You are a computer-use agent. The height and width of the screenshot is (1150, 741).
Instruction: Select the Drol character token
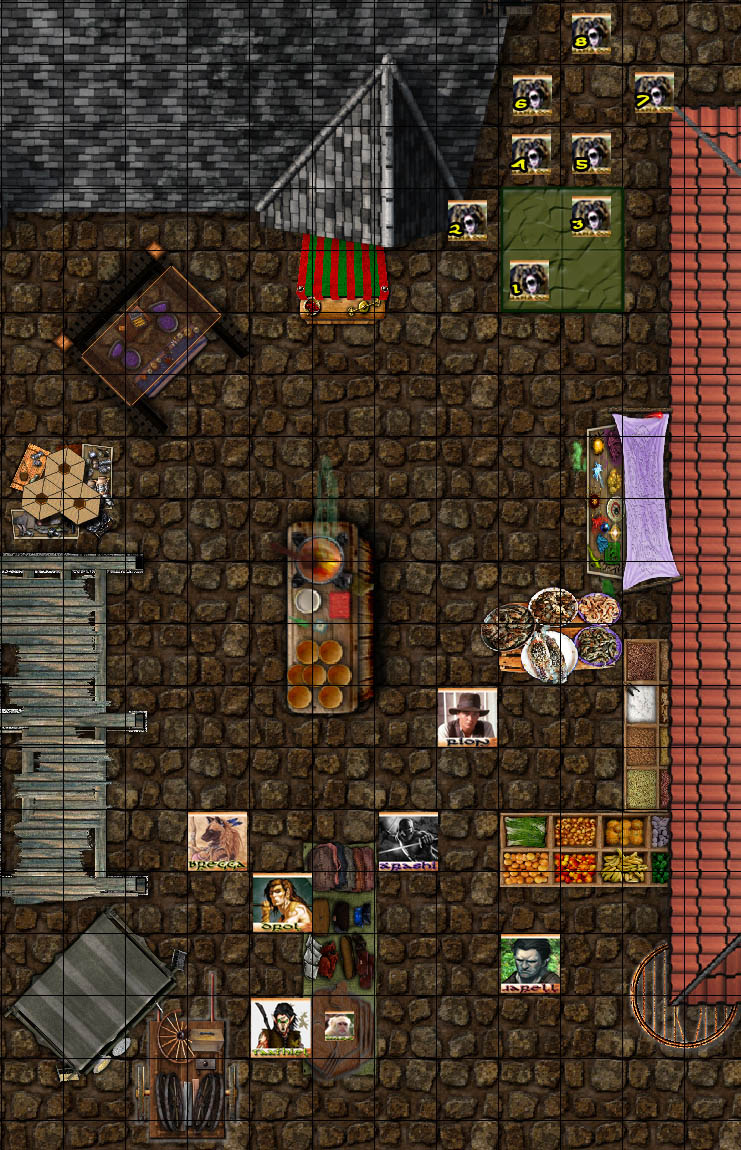click(x=282, y=903)
